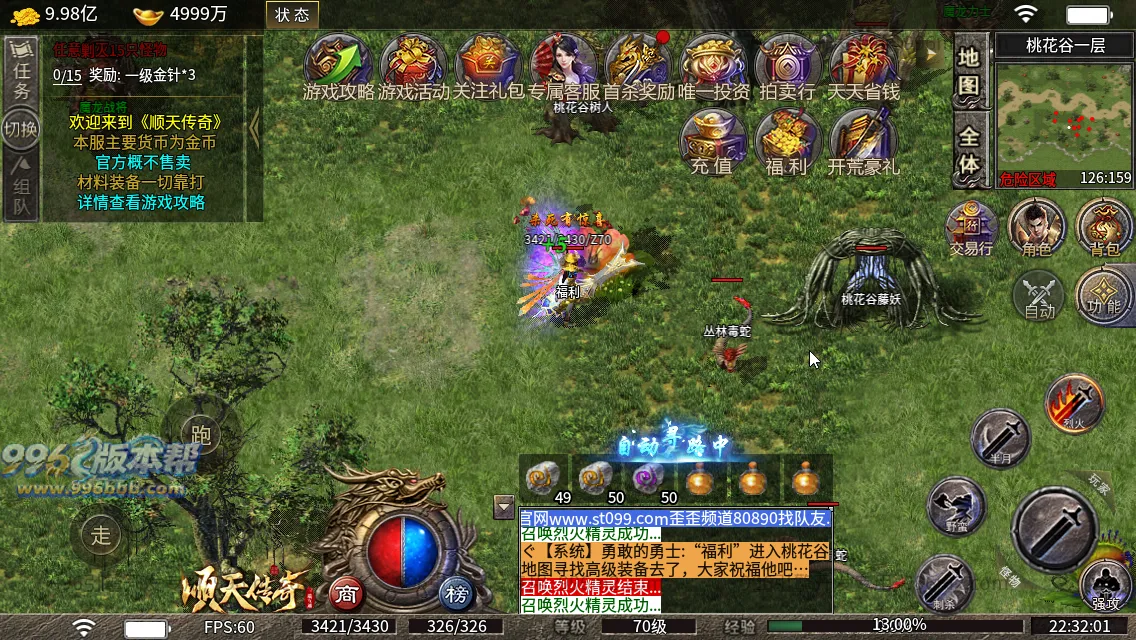Open the 充值 recharge icon
1136x640 pixels.
click(x=712, y=140)
